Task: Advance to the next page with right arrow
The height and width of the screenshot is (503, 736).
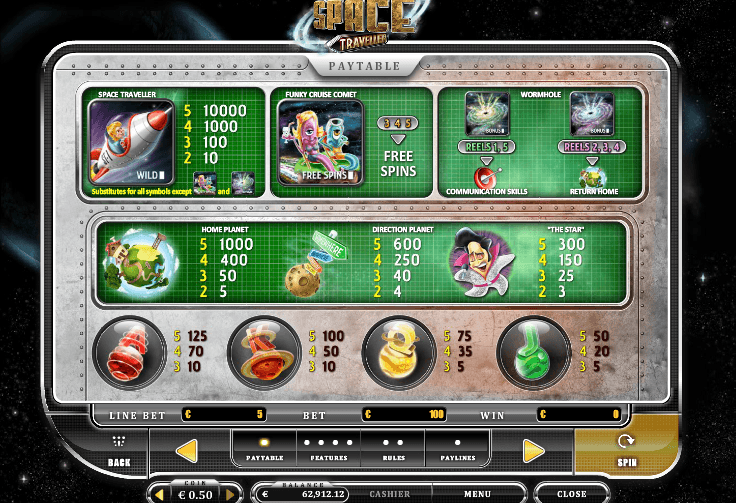Action: 534,451
